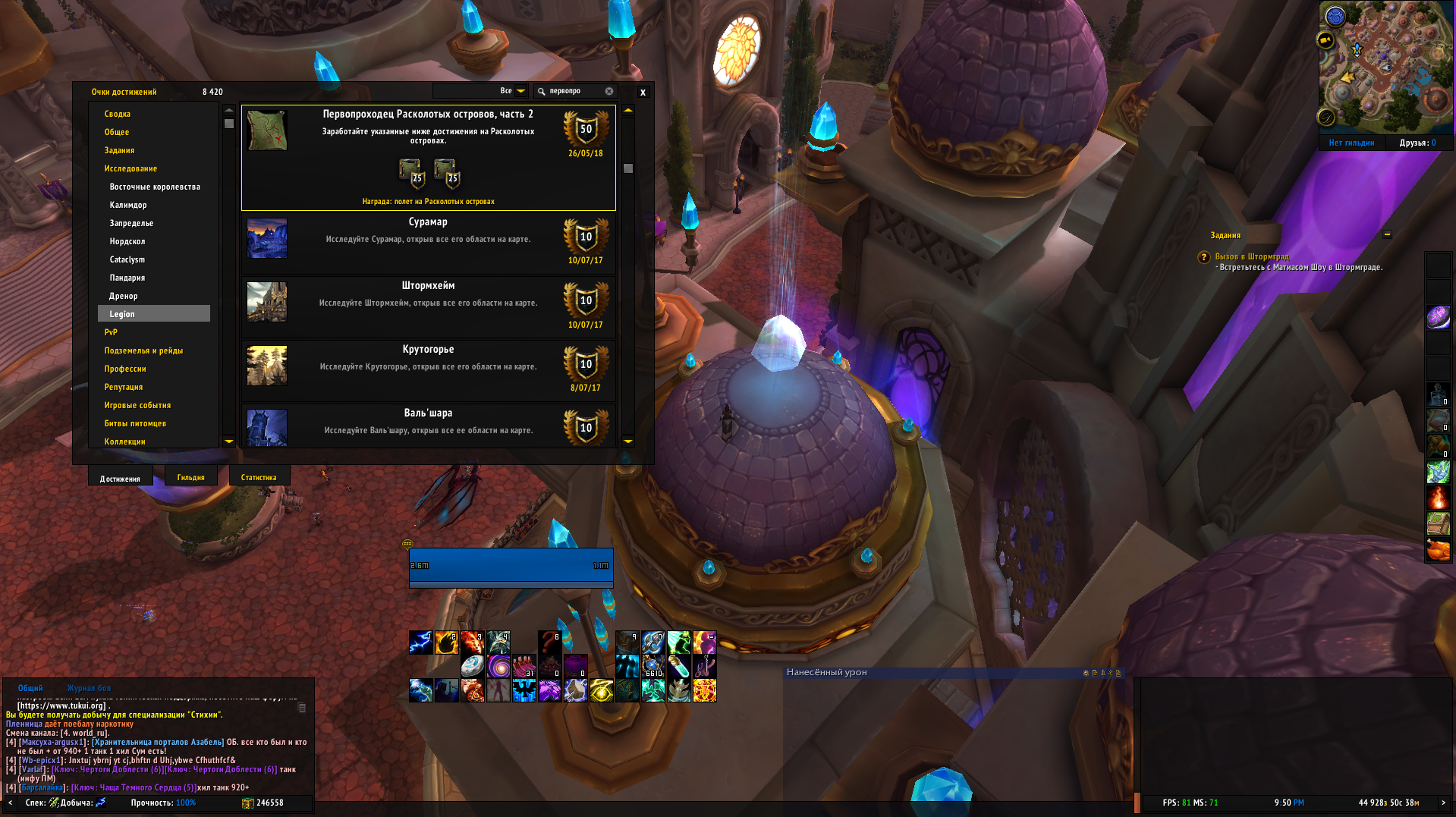
Task: Collapse the Задания objectives tracker
Action: (x=1387, y=234)
